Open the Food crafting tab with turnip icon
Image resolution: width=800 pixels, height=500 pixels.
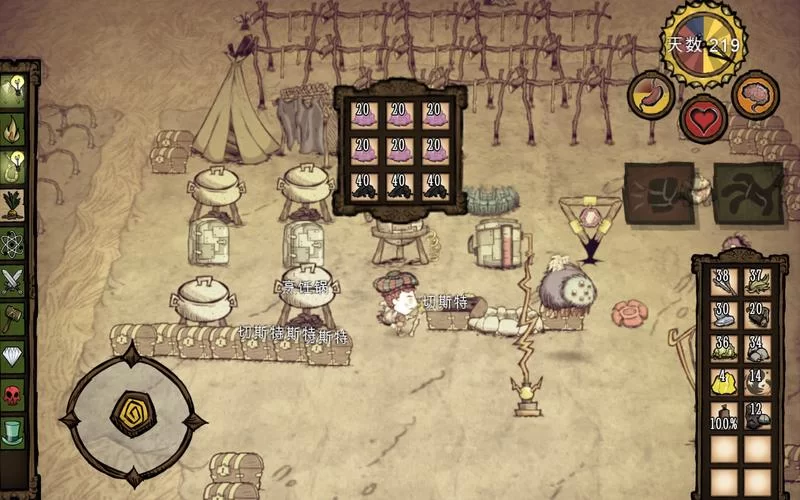pyautogui.click(x=13, y=205)
